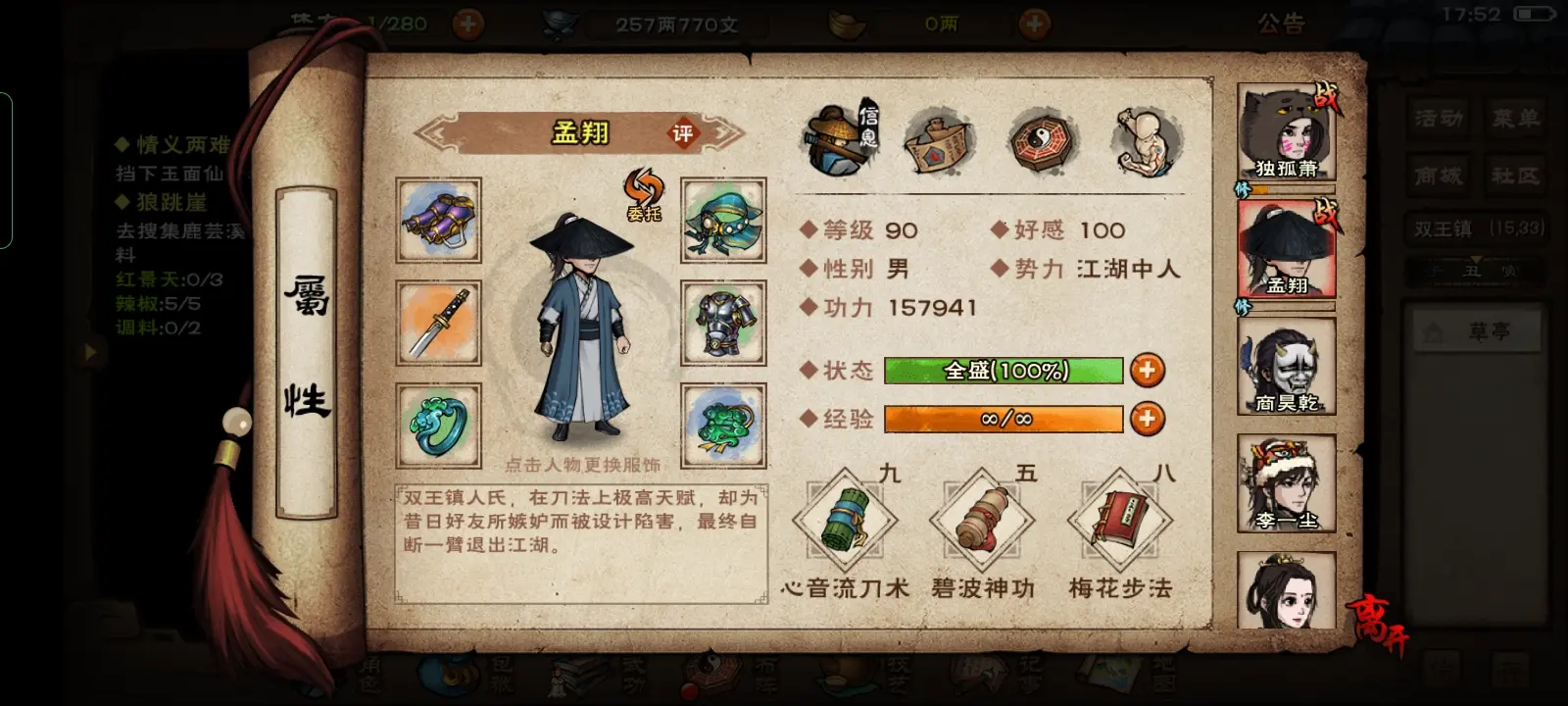Select 独孤萧 in the party list
The height and width of the screenshot is (706, 1568).
(x=1286, y=132)
